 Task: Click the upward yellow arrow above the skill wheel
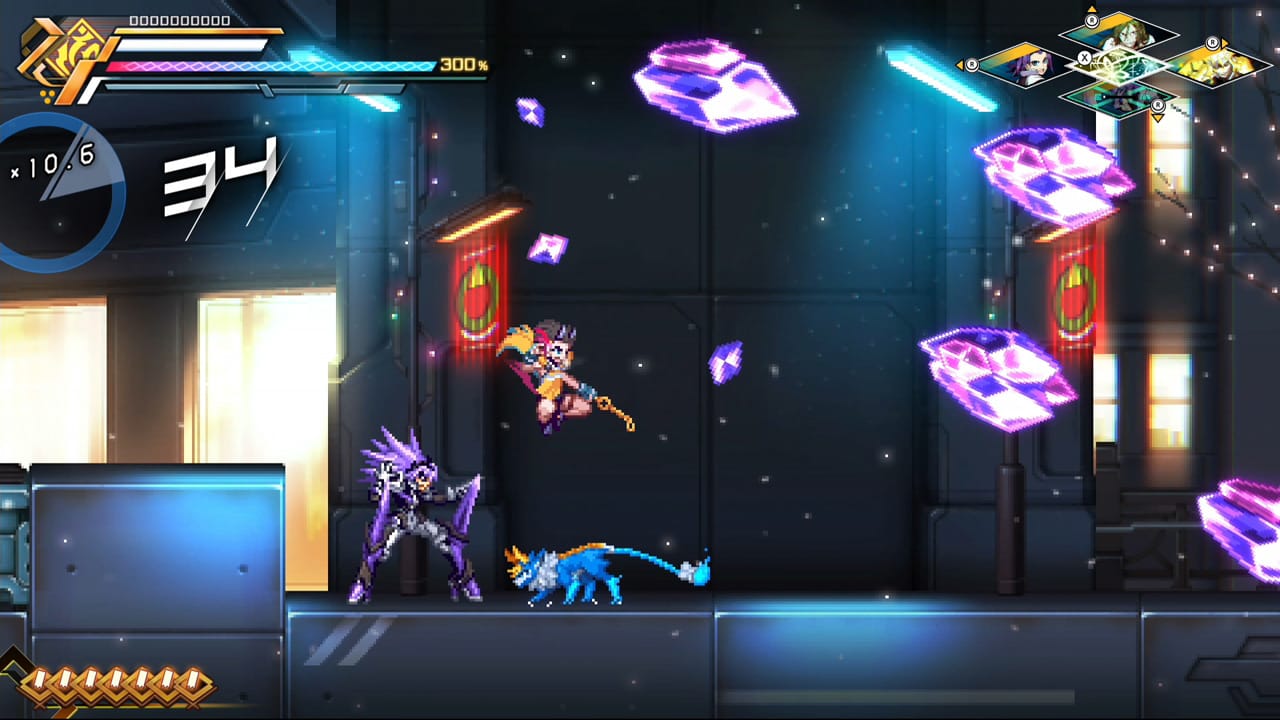1092,8
